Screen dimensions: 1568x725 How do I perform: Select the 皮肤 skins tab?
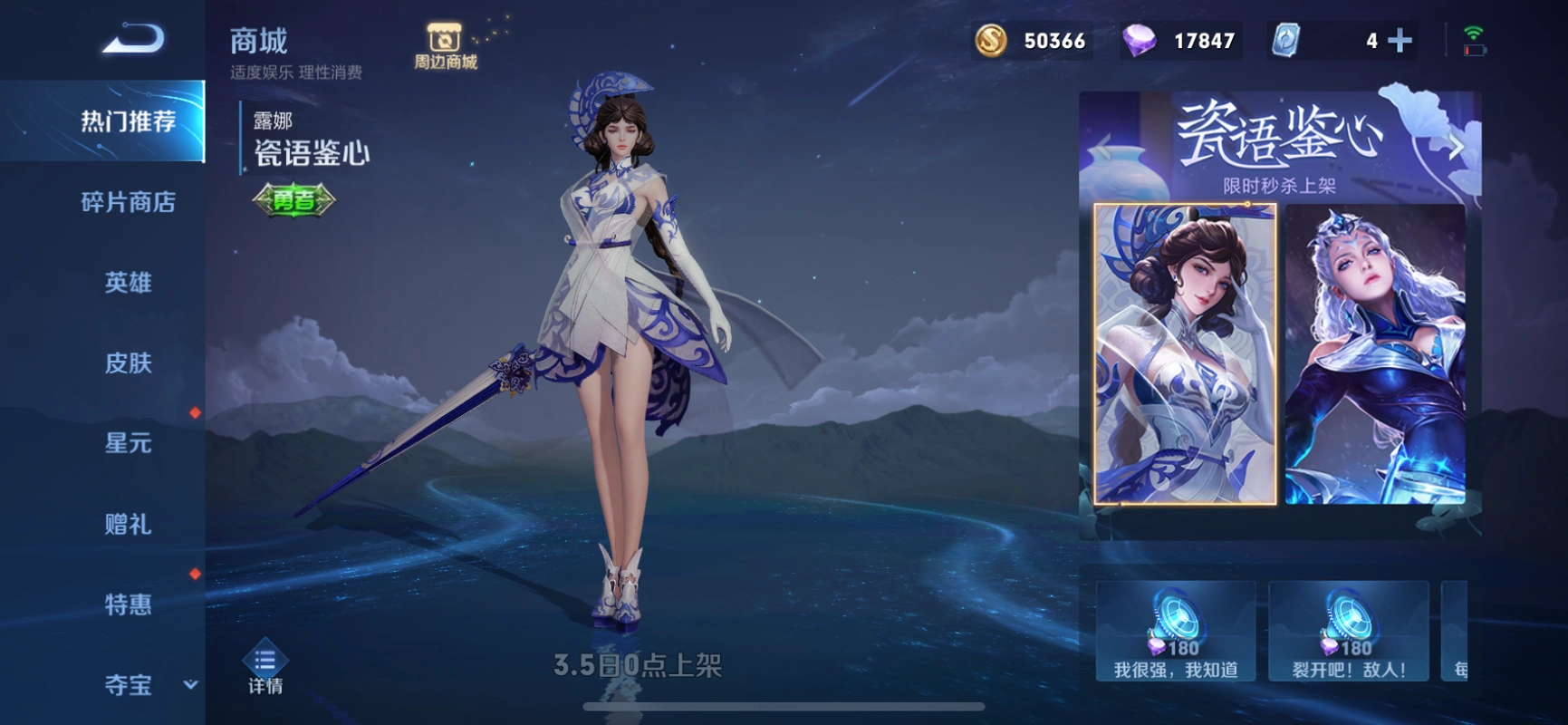pos(127,362)
